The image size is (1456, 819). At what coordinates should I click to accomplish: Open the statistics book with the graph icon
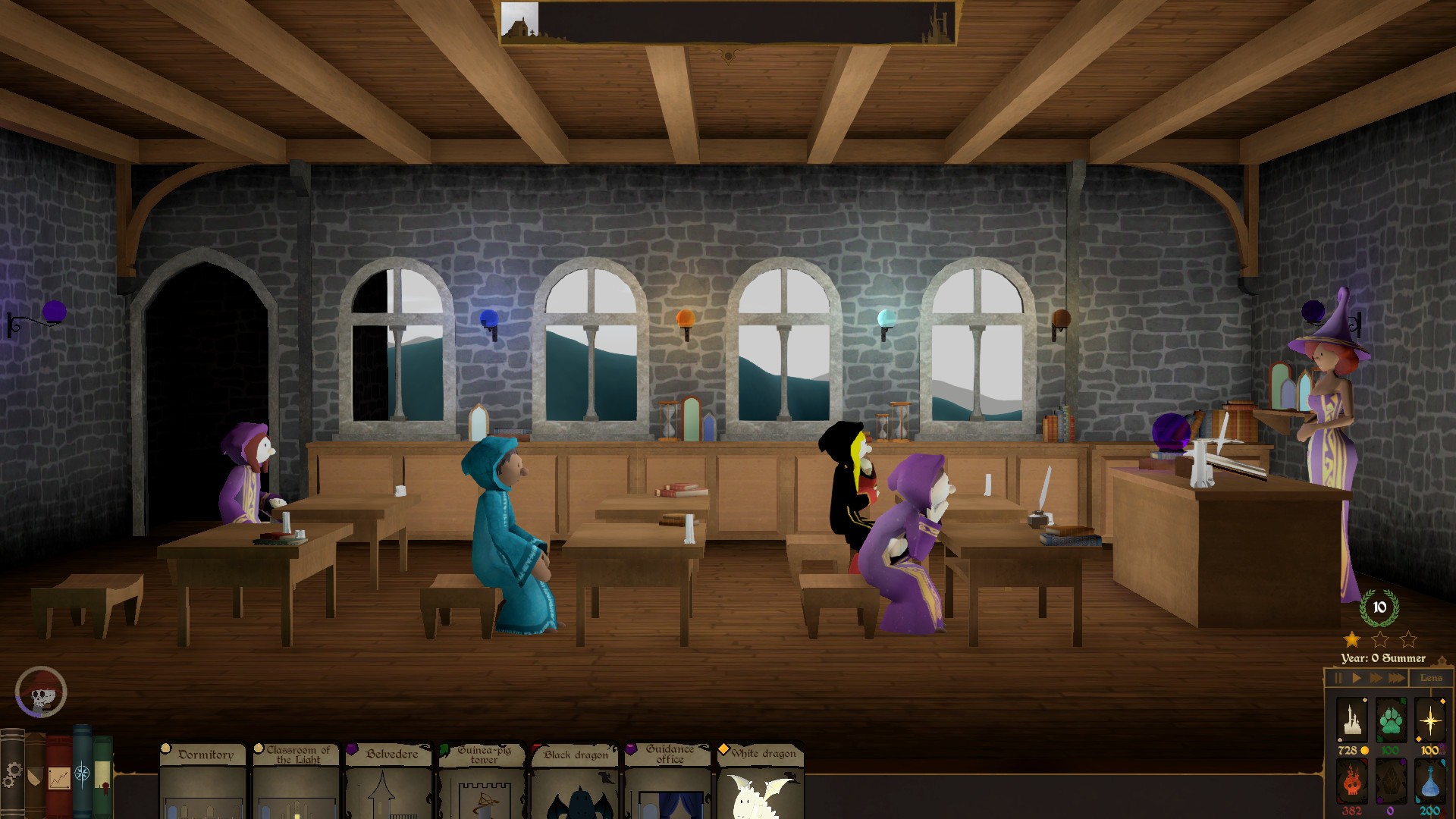coord(58,779)
